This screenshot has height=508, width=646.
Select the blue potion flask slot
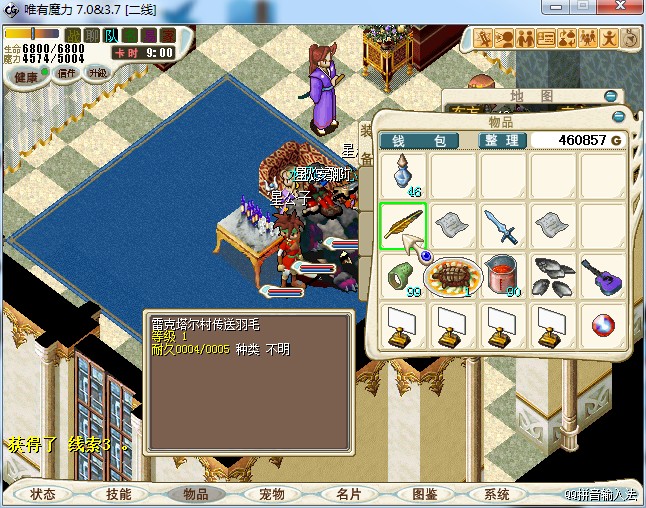click(x=404, y=176)
